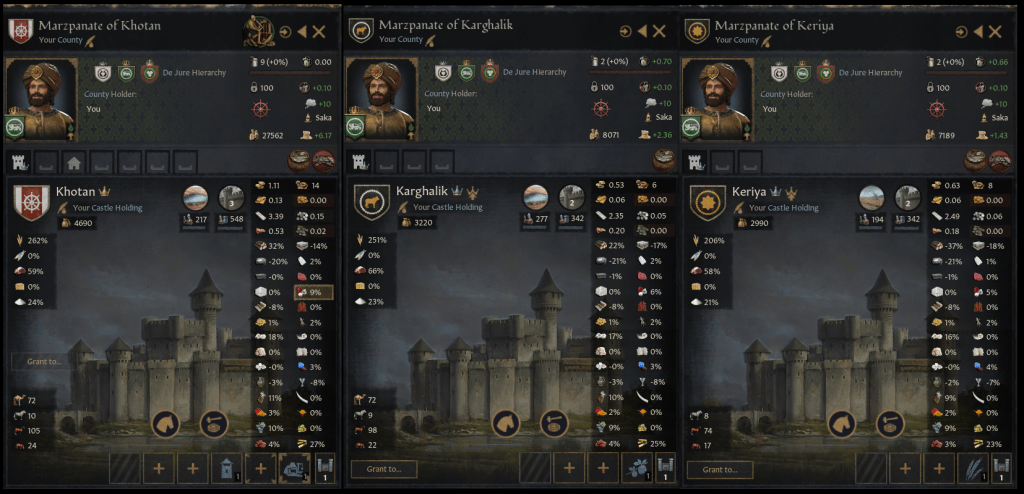Open the leafy plant building slot in Karghalik

636,467
